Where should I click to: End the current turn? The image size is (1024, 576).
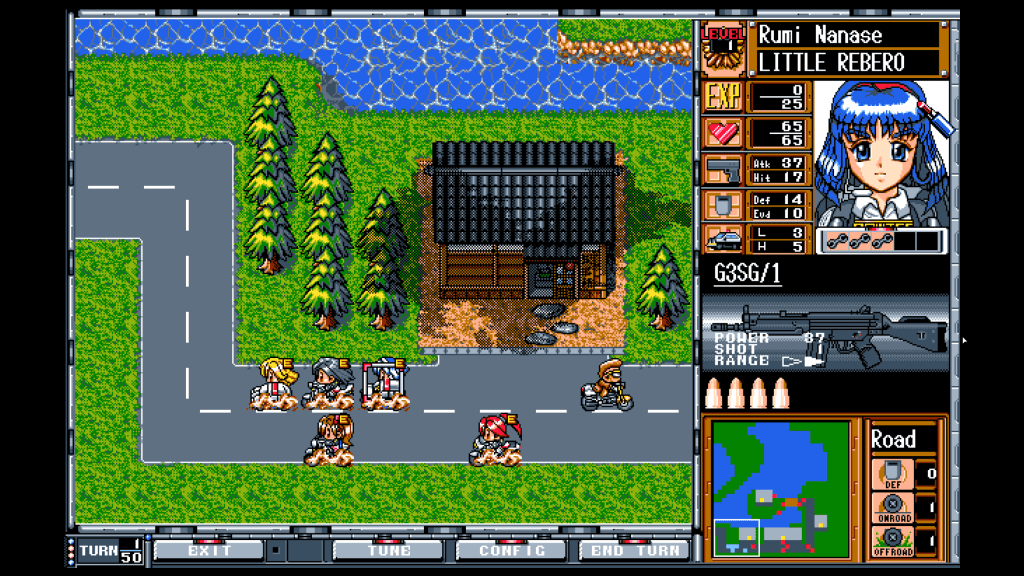tap(634, 550)
